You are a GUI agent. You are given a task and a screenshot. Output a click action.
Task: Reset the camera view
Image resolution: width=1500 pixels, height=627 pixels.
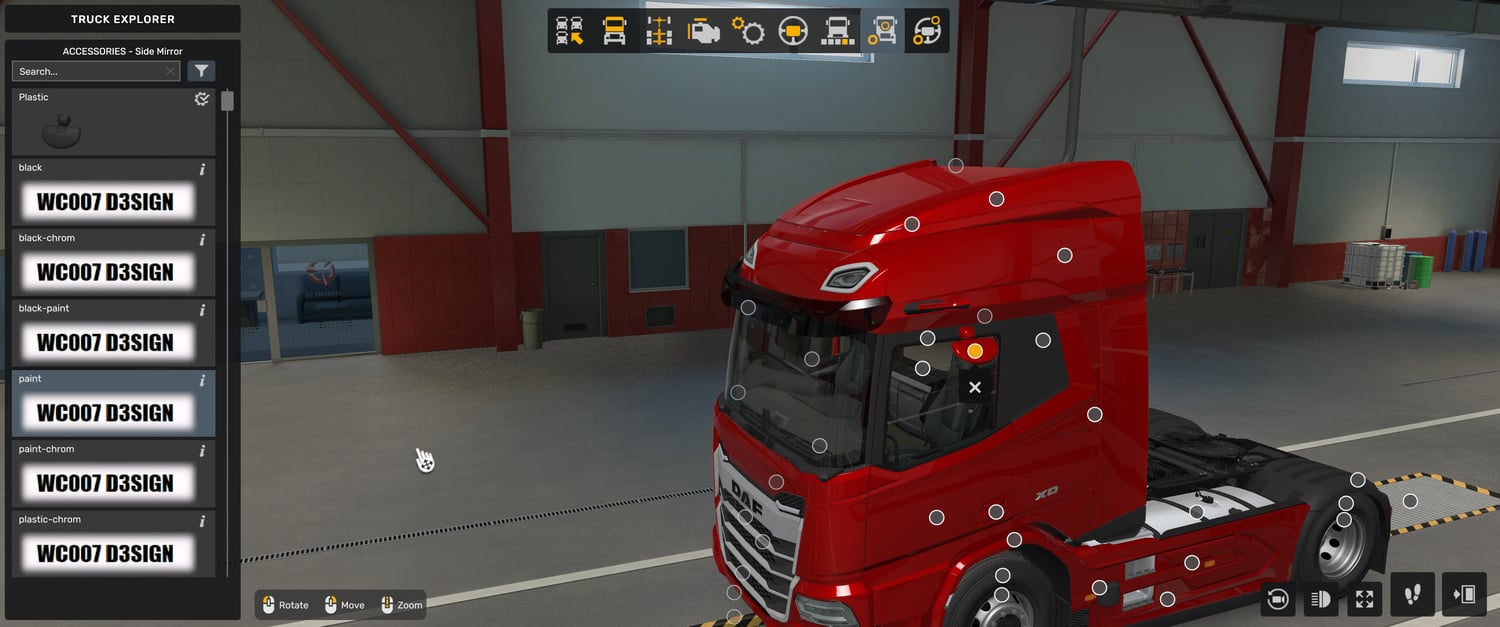coord(1277,598)
